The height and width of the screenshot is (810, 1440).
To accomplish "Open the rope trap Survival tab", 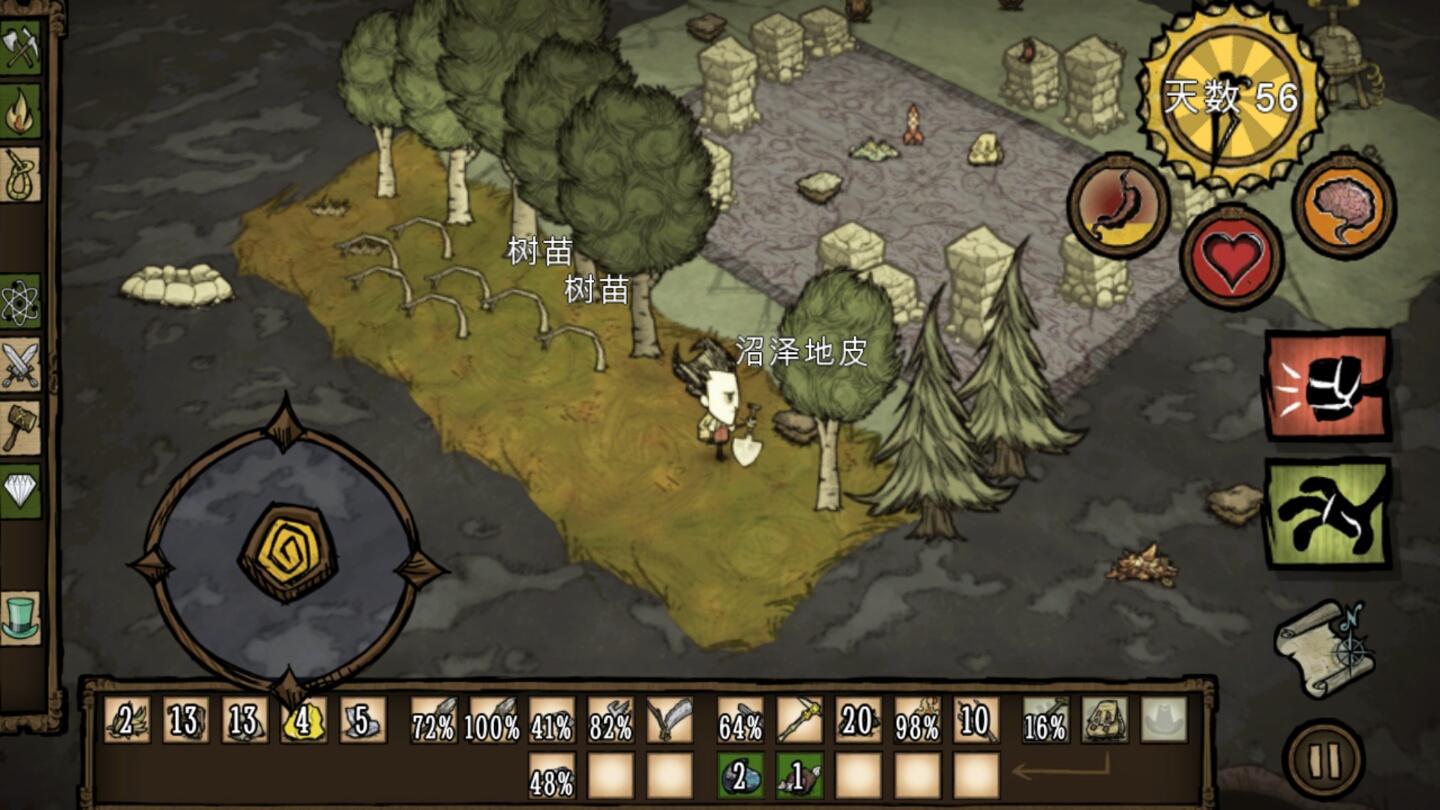I will (x=20, y=174).
